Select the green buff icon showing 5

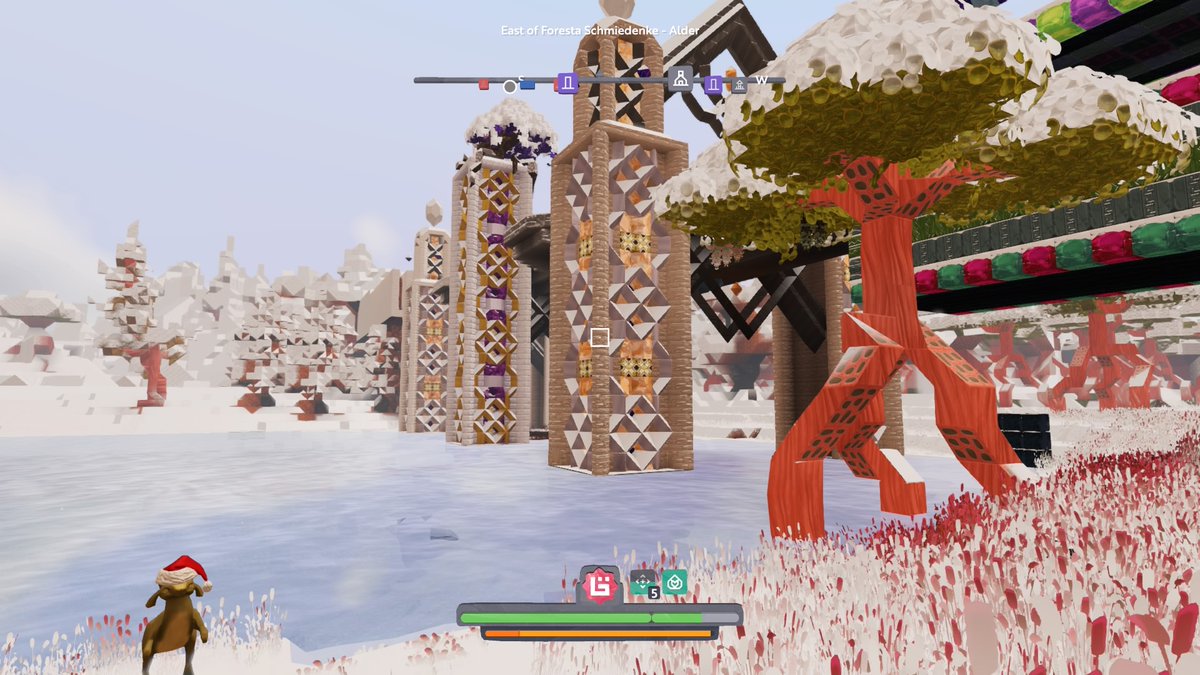pyautogui.click(x=644, y=582)
